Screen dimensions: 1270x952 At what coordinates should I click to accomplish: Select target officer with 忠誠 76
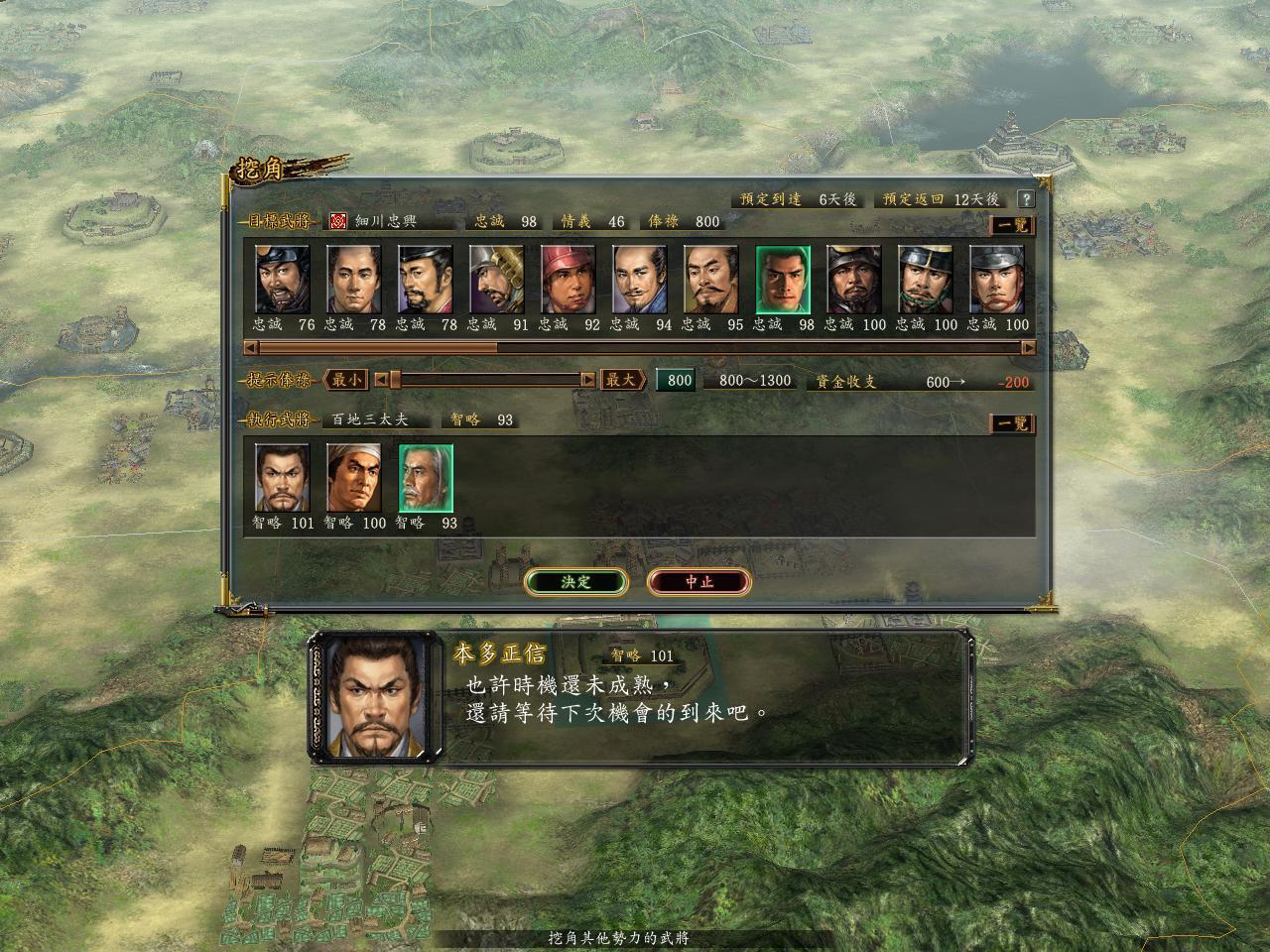coord(284,281)
